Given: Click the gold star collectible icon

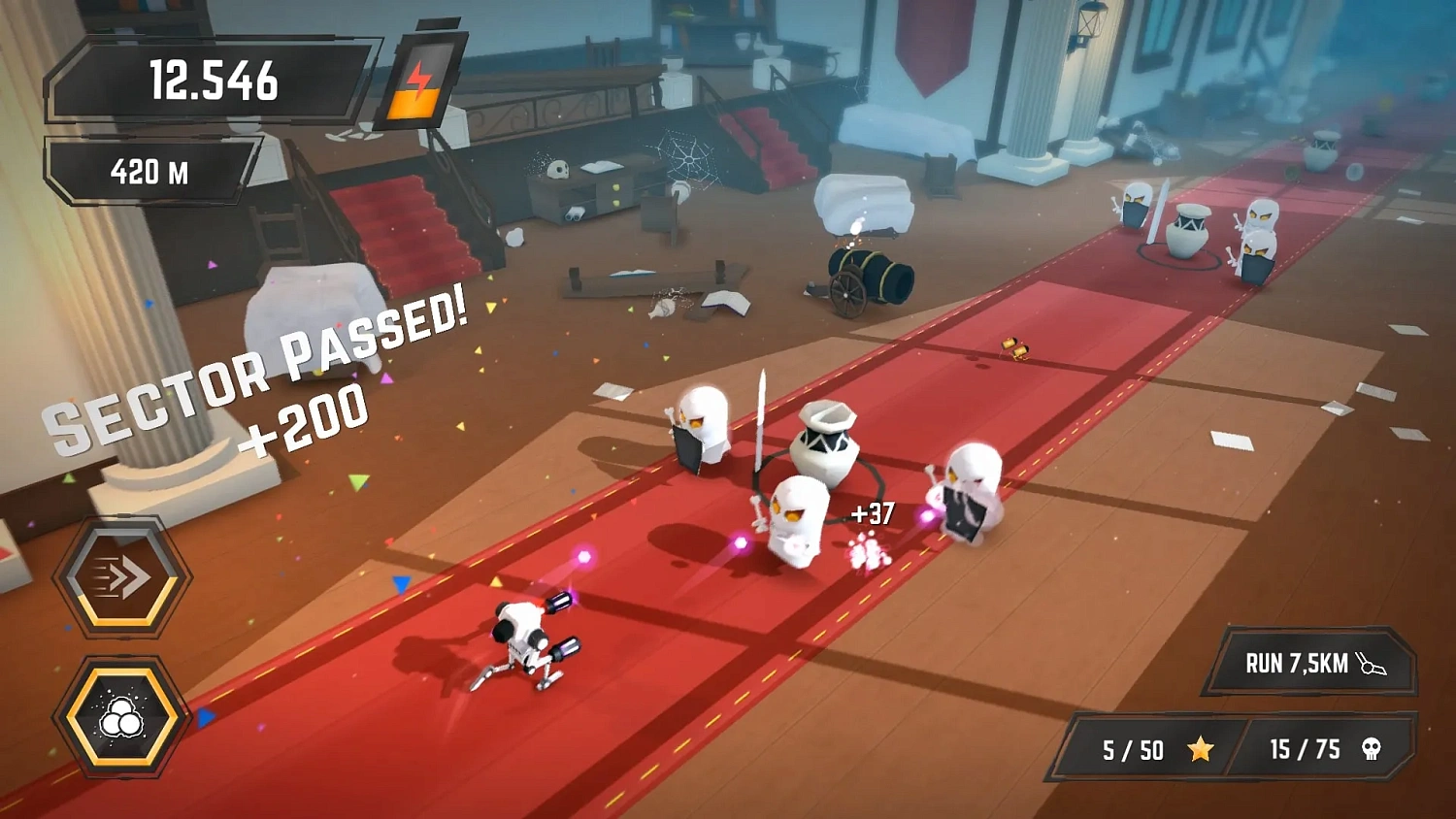Looking at the screenshot, I should (x=1202, y=749).
